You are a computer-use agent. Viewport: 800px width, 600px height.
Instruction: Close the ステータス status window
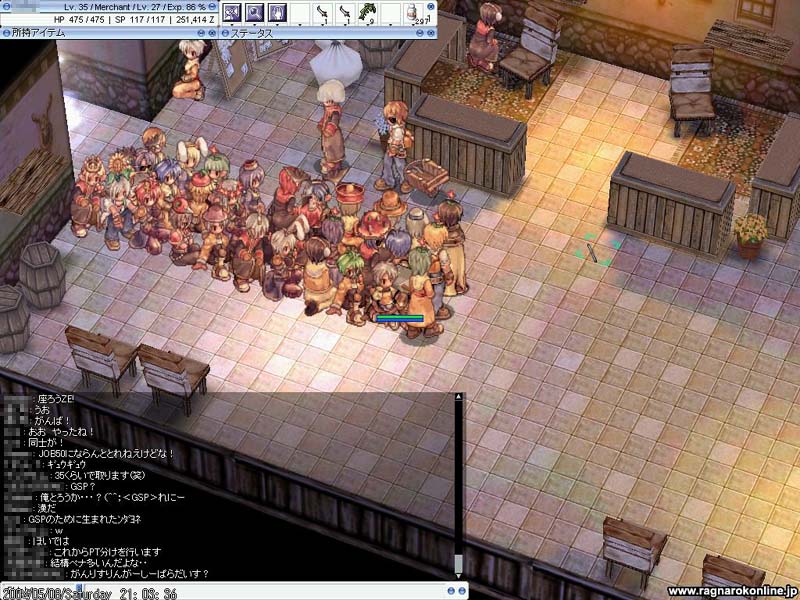click(x=432, y=33)
